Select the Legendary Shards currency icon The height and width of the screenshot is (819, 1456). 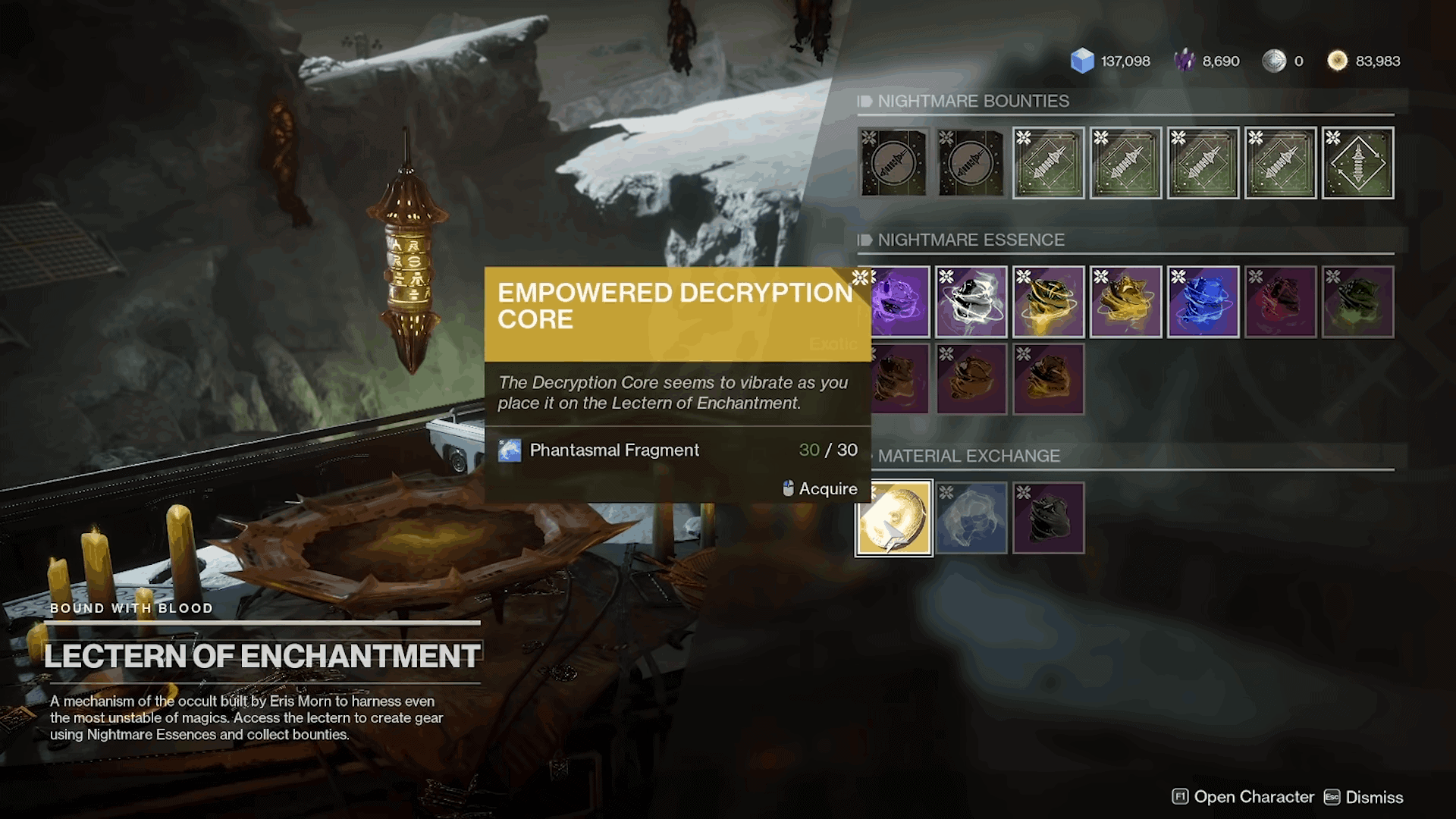(1185, 61)
